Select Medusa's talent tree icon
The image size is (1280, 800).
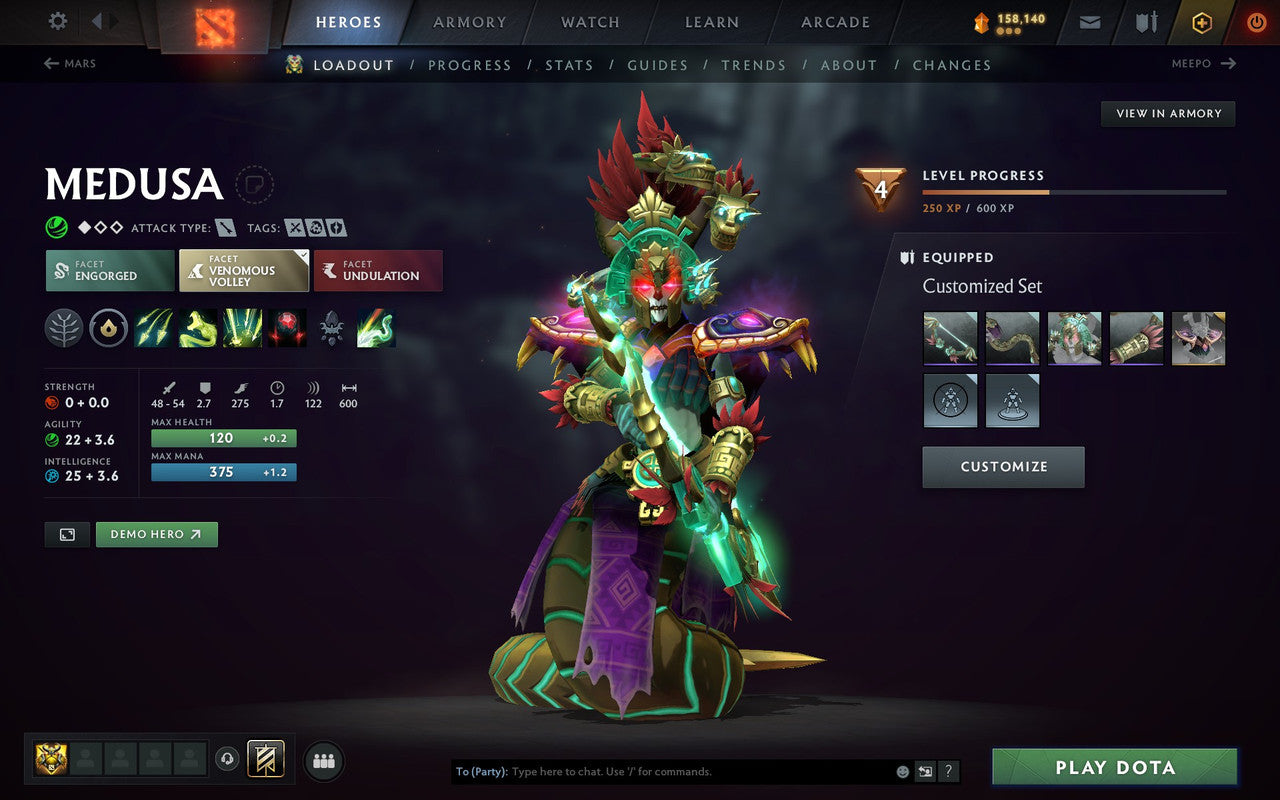(x=64, y=328)
